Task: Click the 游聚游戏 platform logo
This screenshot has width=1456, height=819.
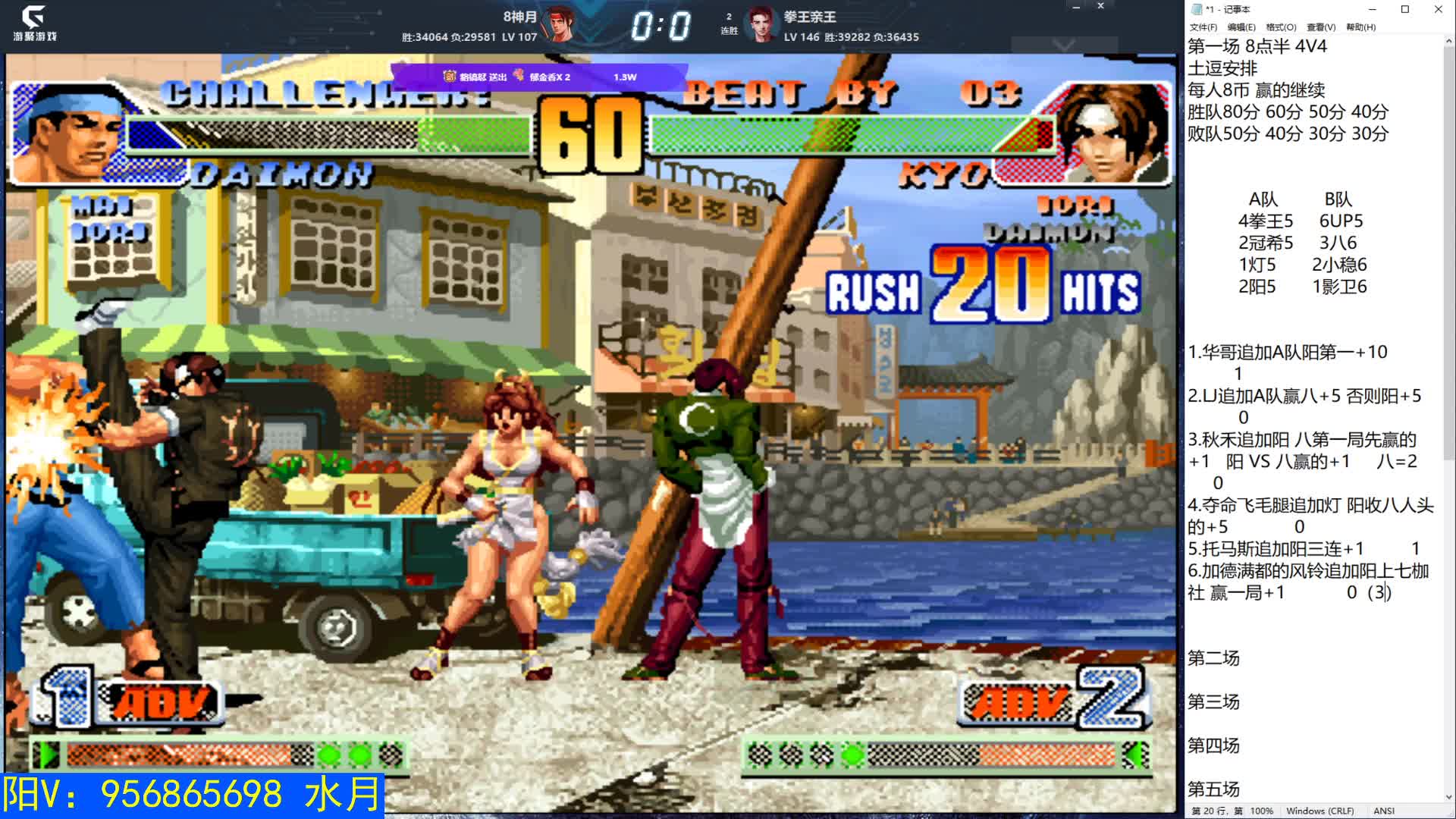Action: pos(34,24)
